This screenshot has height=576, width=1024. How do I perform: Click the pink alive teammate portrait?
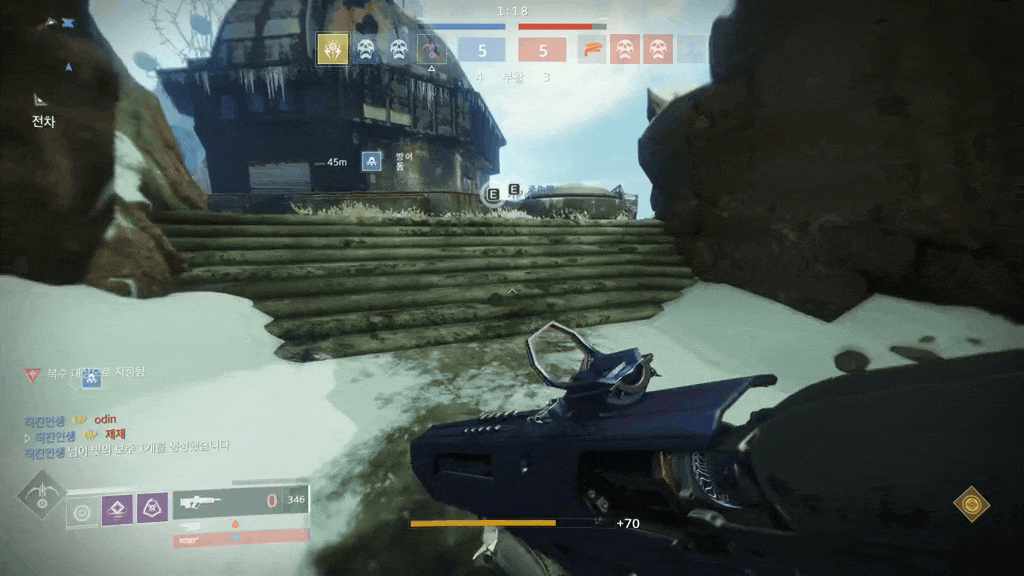click(x=432, y=49)
